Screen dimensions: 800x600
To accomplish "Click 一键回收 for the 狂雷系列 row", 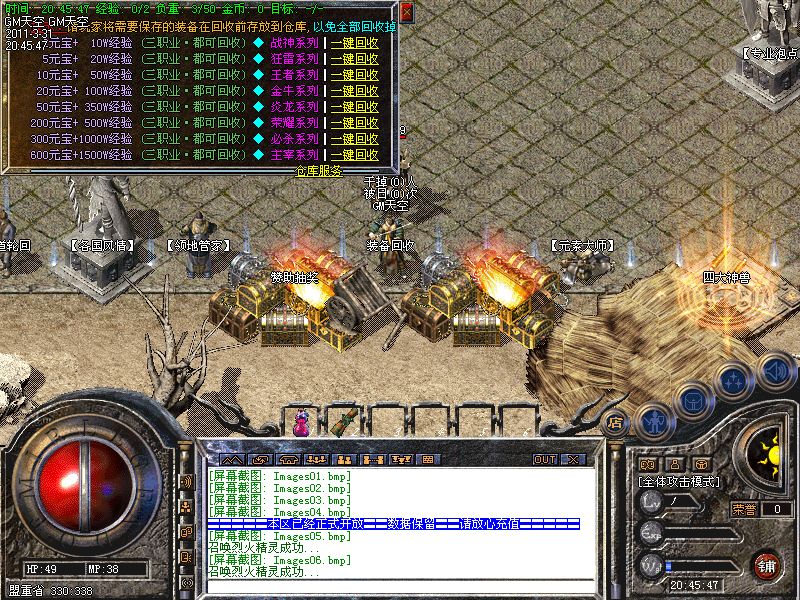I will pyautogui.click(x=354, y=59).
